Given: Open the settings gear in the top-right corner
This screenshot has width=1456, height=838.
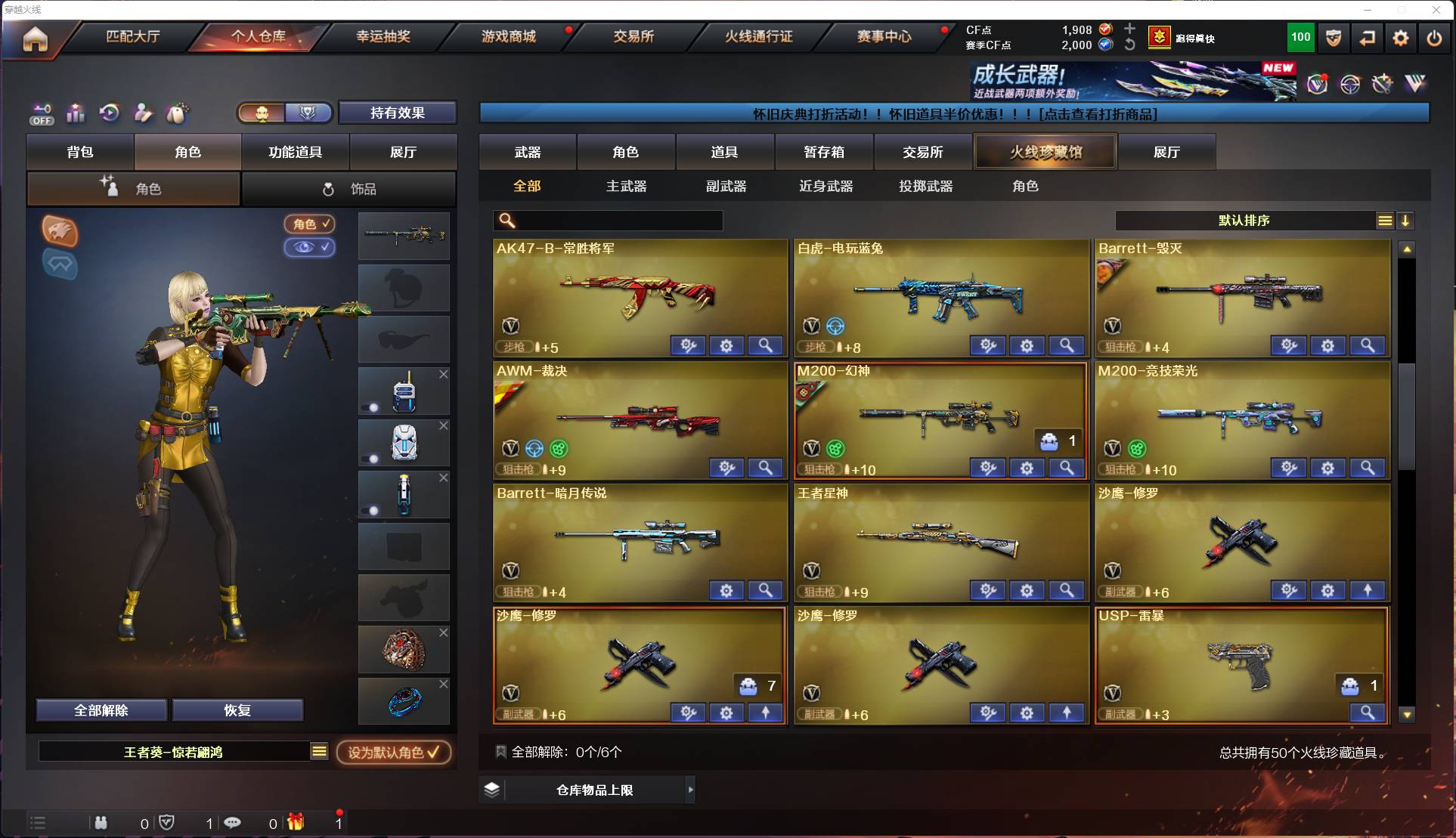Looking at the screenshot, I should pyautogui.click(x=1401, y=37).
